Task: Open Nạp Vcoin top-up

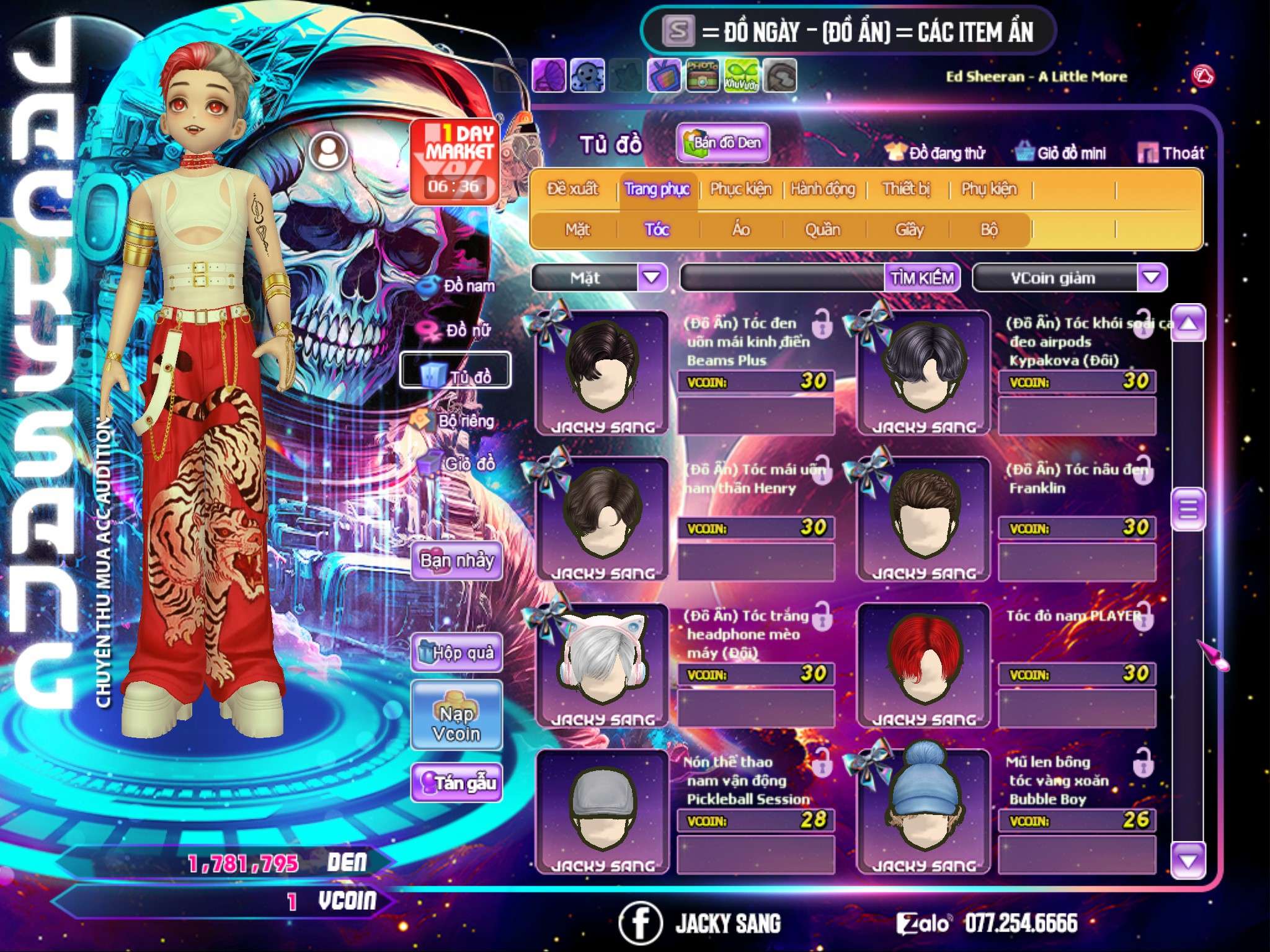Action: [x=456, y=723]
